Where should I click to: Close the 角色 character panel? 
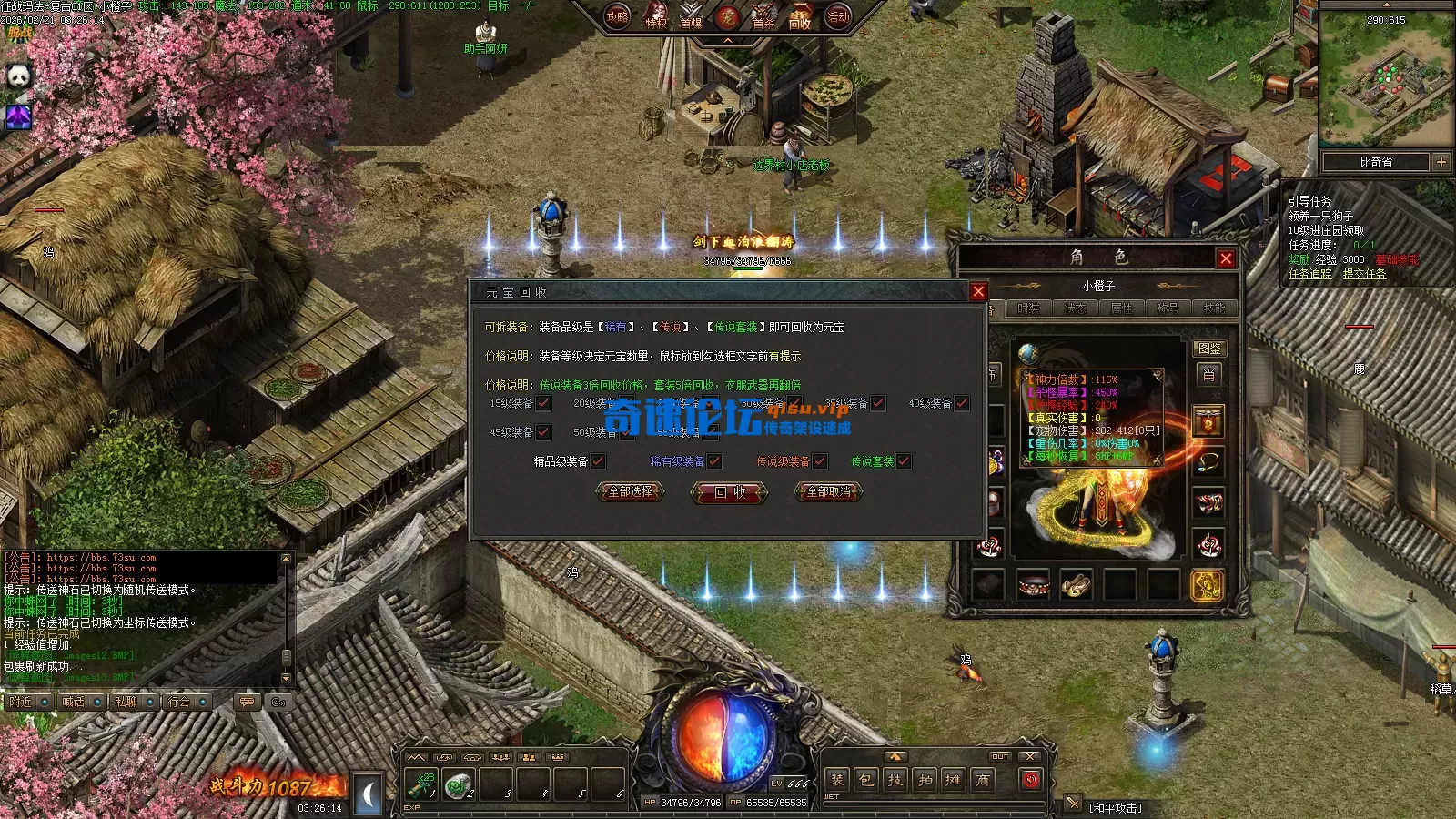point(1226,258)
